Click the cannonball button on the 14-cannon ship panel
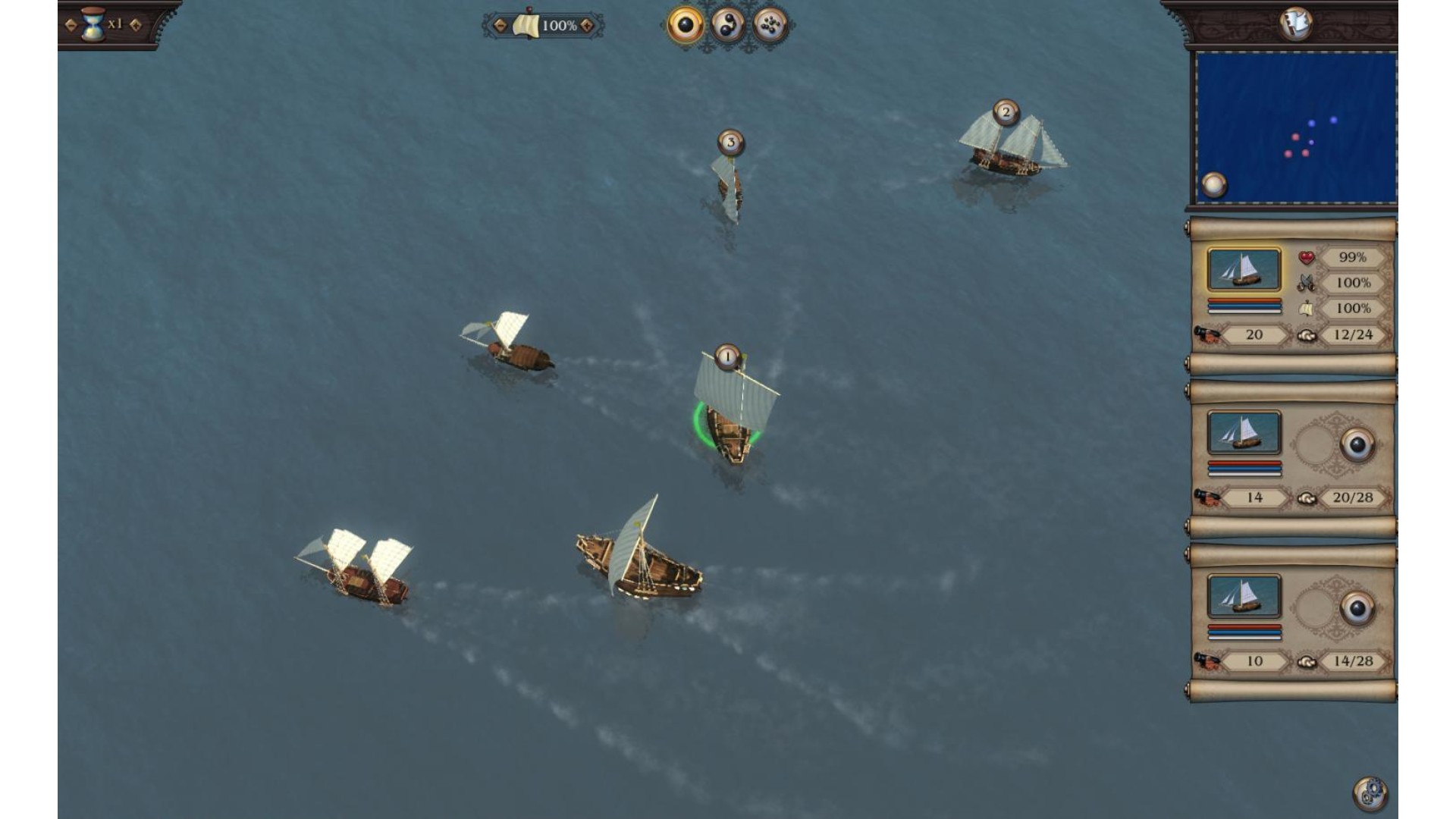1456x819 pixels. 1357,445
